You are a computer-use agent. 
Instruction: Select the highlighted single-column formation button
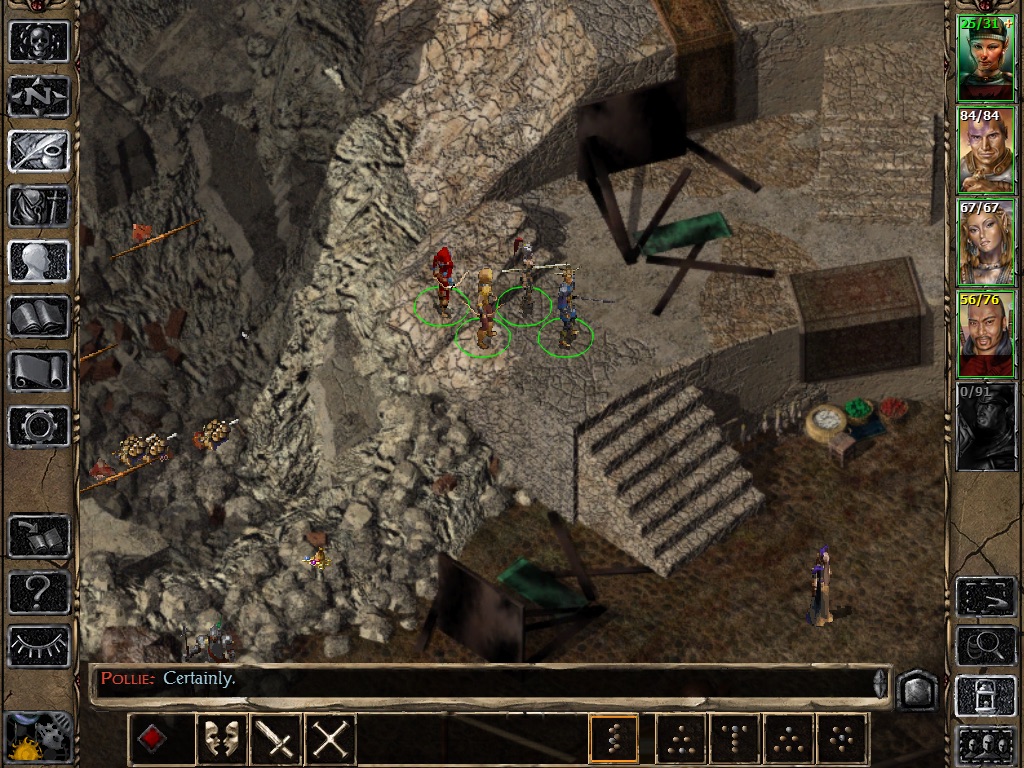[x=614, y=740]
